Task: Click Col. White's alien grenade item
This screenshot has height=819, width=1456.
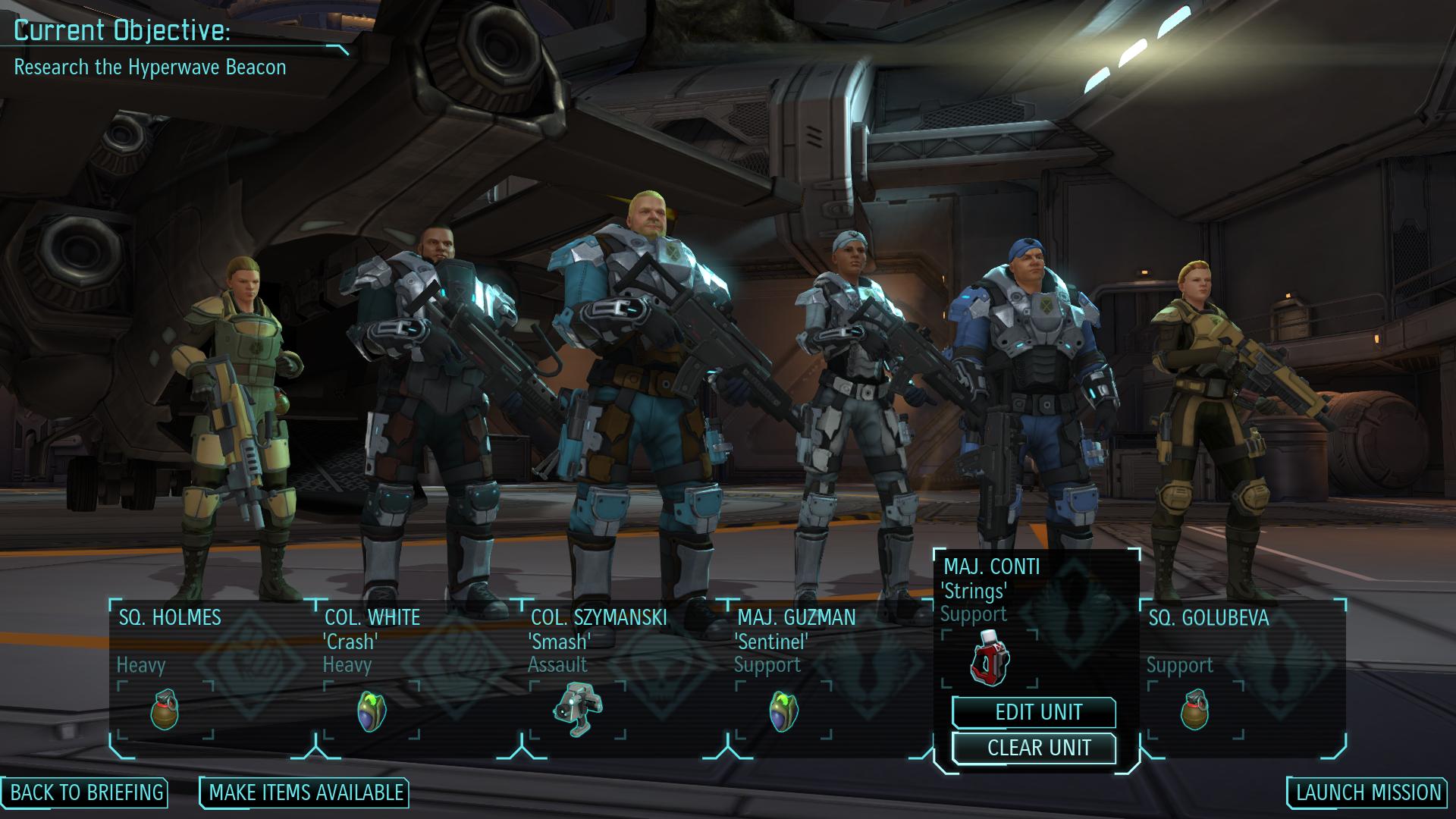Action: pyautogui.click(x=371, y=711)
